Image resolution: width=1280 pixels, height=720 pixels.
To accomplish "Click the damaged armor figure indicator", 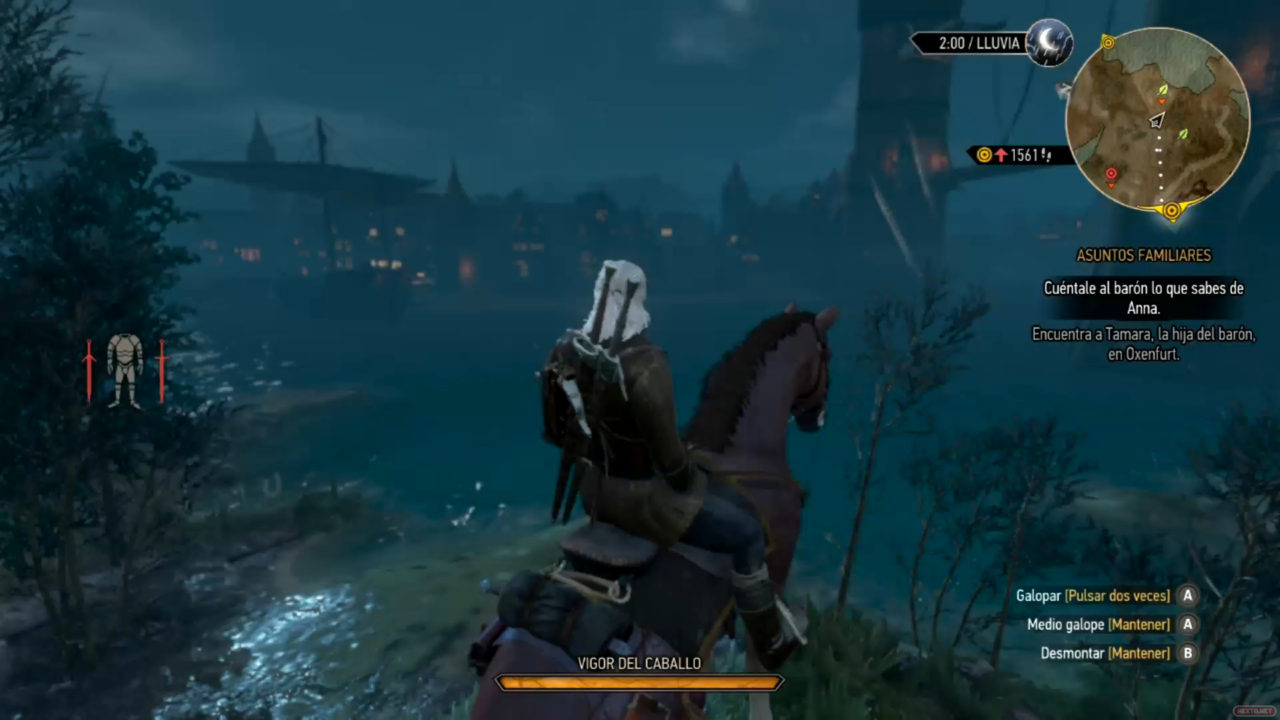I will point(125,370).
